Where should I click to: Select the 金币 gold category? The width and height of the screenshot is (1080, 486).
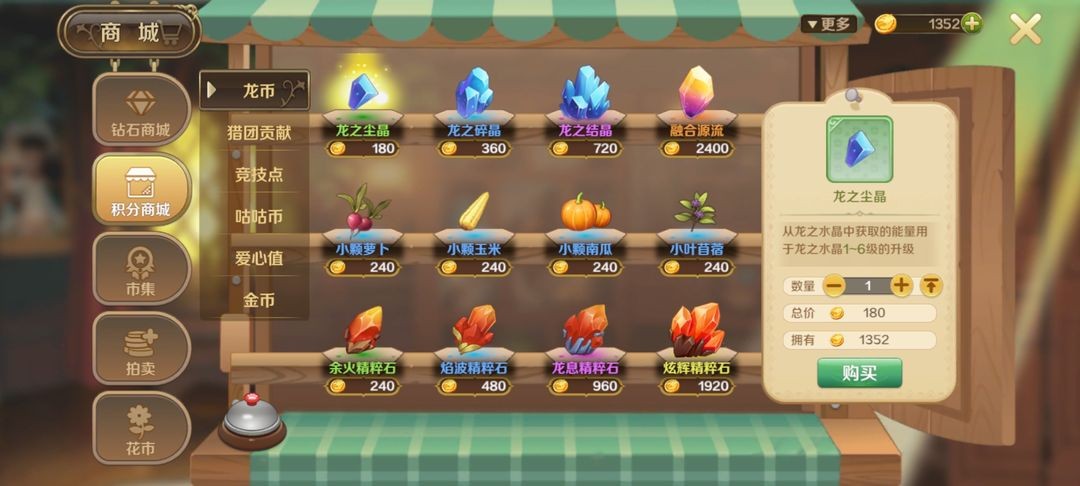[x=259, y=300]
